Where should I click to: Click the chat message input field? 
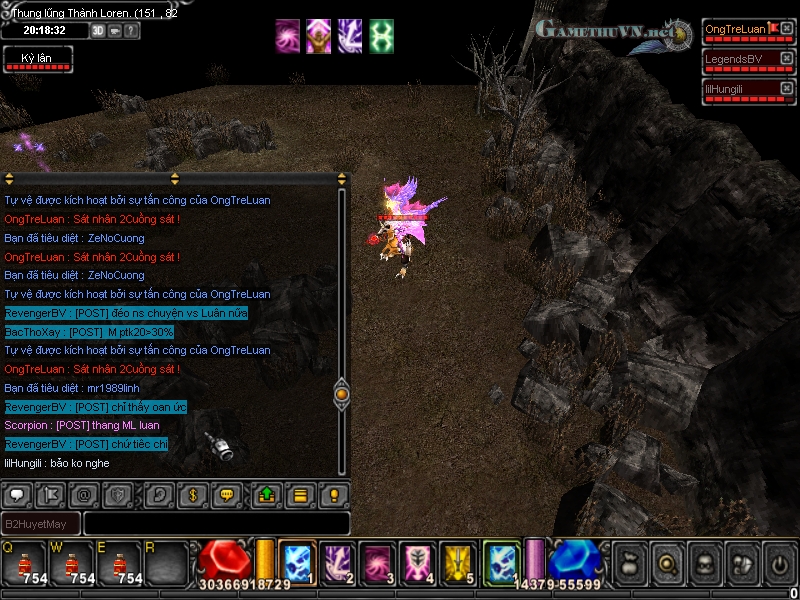tap(216, 523)
